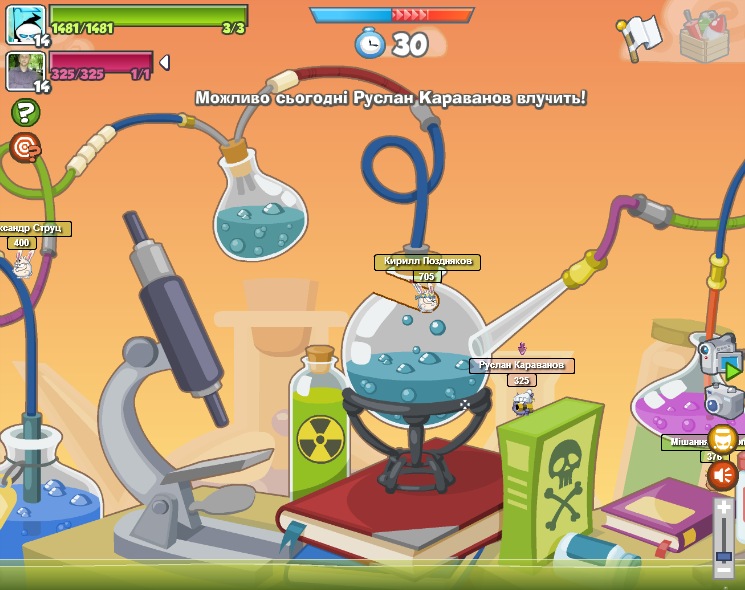Click the blue zoom slider handle
This screenshot has width=745, height=590.
724,555
